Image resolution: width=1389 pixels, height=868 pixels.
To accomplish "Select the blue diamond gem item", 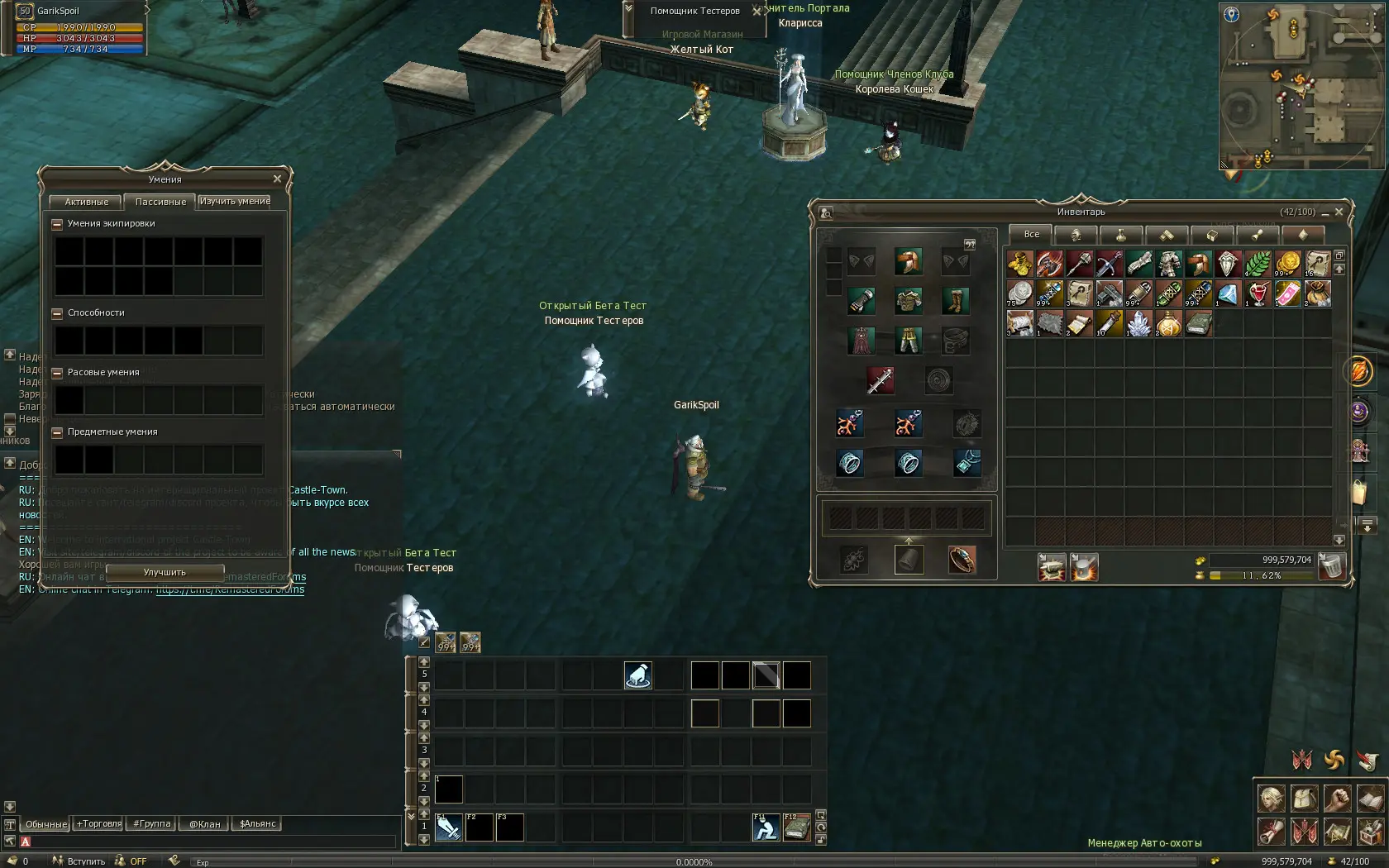I will point(1228,293).
